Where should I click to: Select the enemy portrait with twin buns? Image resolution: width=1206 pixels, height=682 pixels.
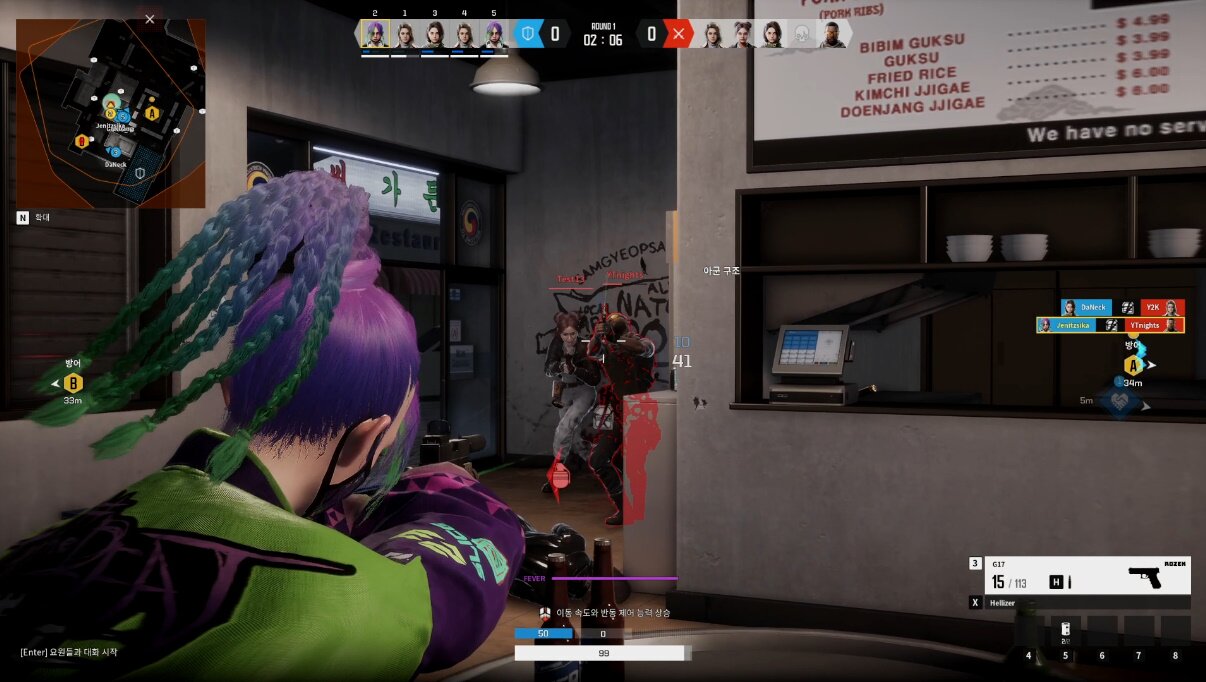coord(742,35)
